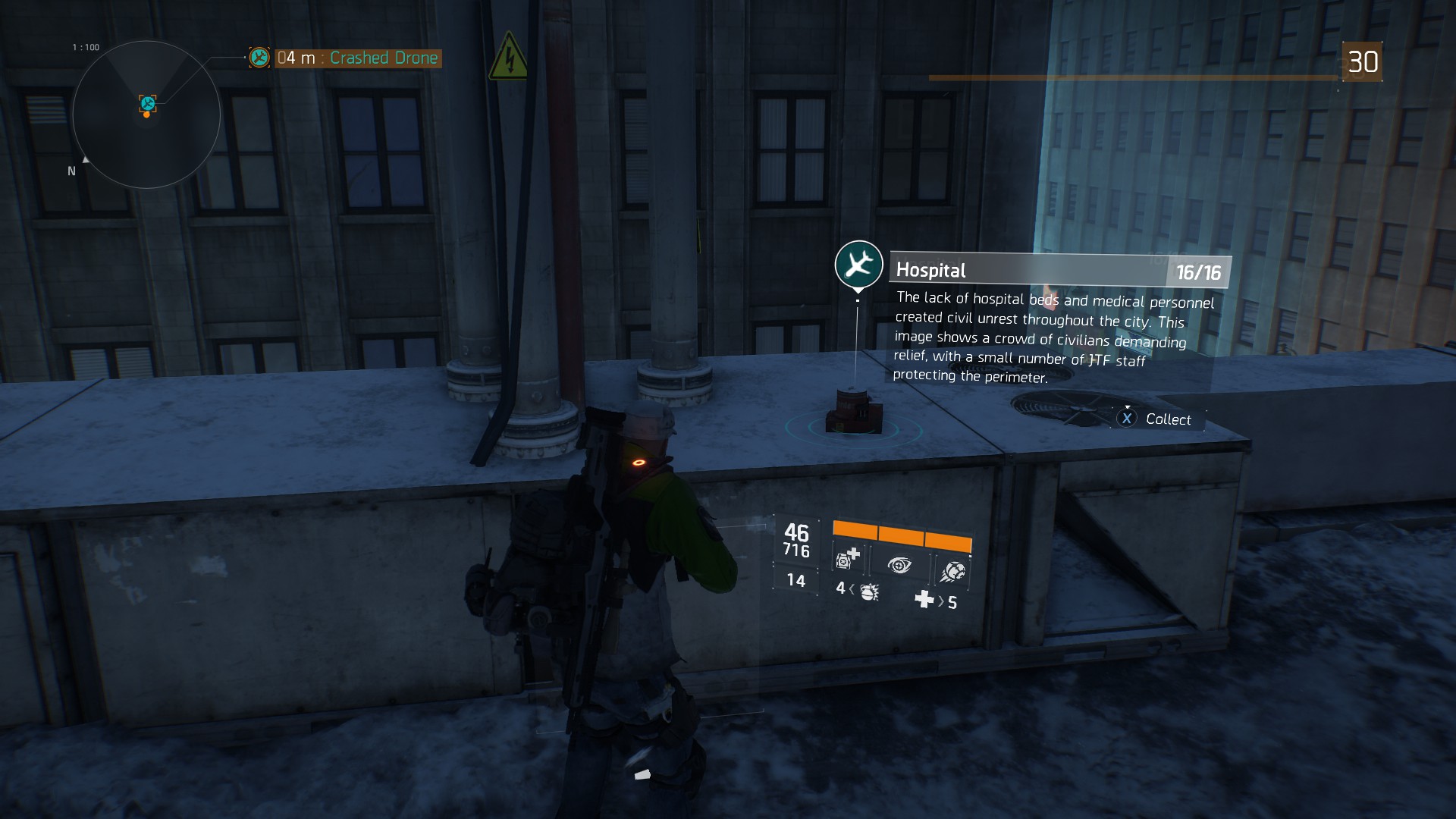The width and height of the screenshot is (1456, 819).
Task: Activate the eye-shaped signature skill icon
Action: pyautogui.click(x=899, y=565)
